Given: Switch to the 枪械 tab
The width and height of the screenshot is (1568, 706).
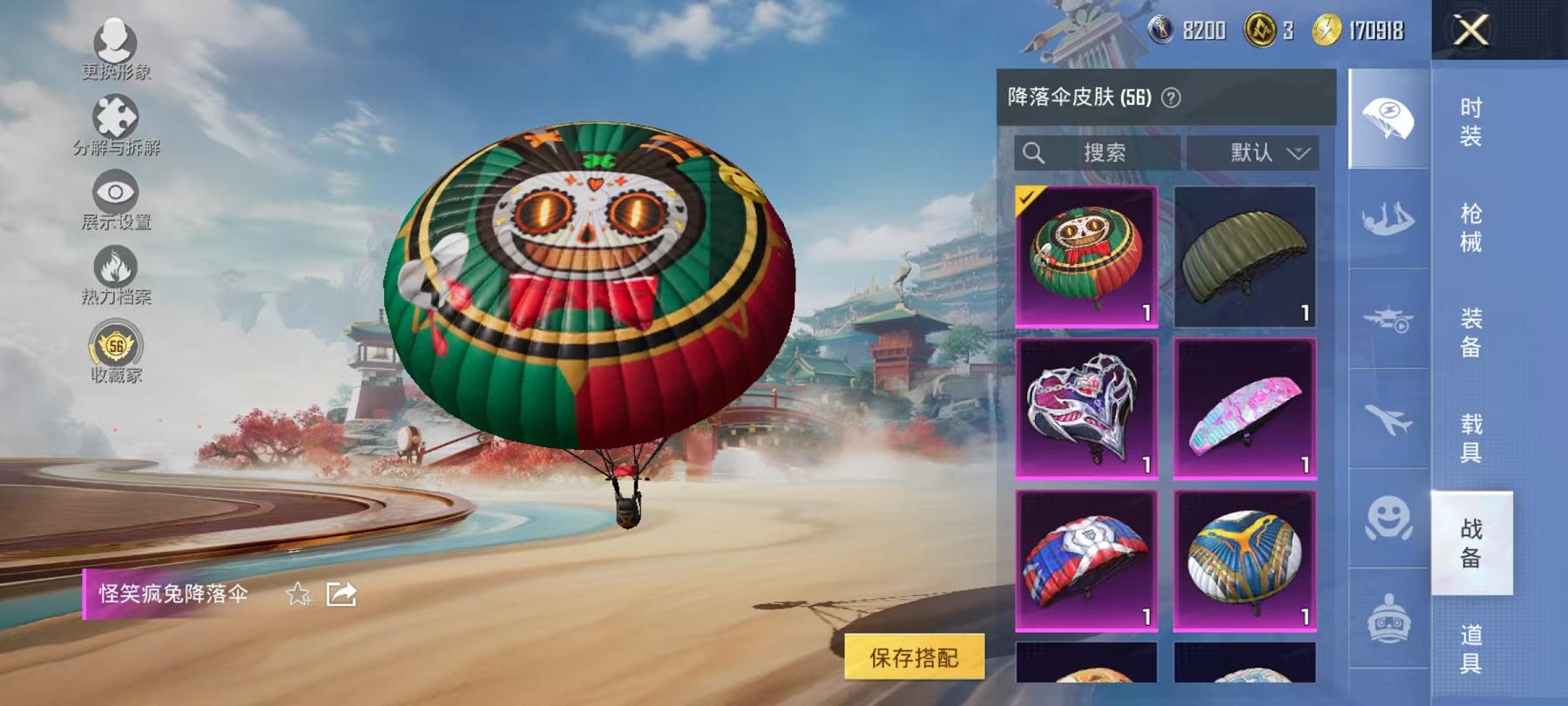Looking at the screenshot, I should pyautogui.click(x=1470, y=229).
